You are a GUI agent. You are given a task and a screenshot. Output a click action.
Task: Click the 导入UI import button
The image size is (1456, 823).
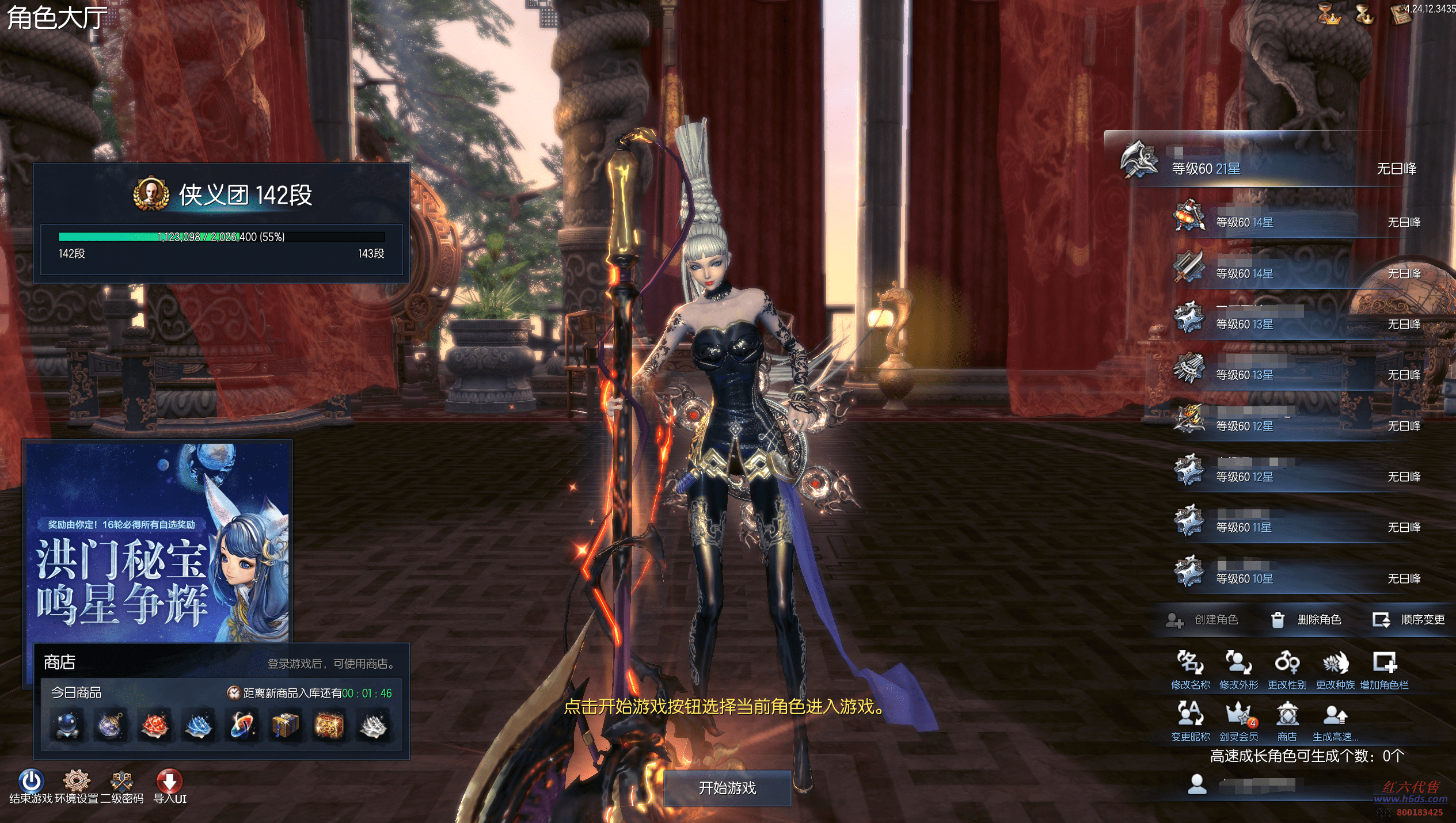click(x=169, y=787)
